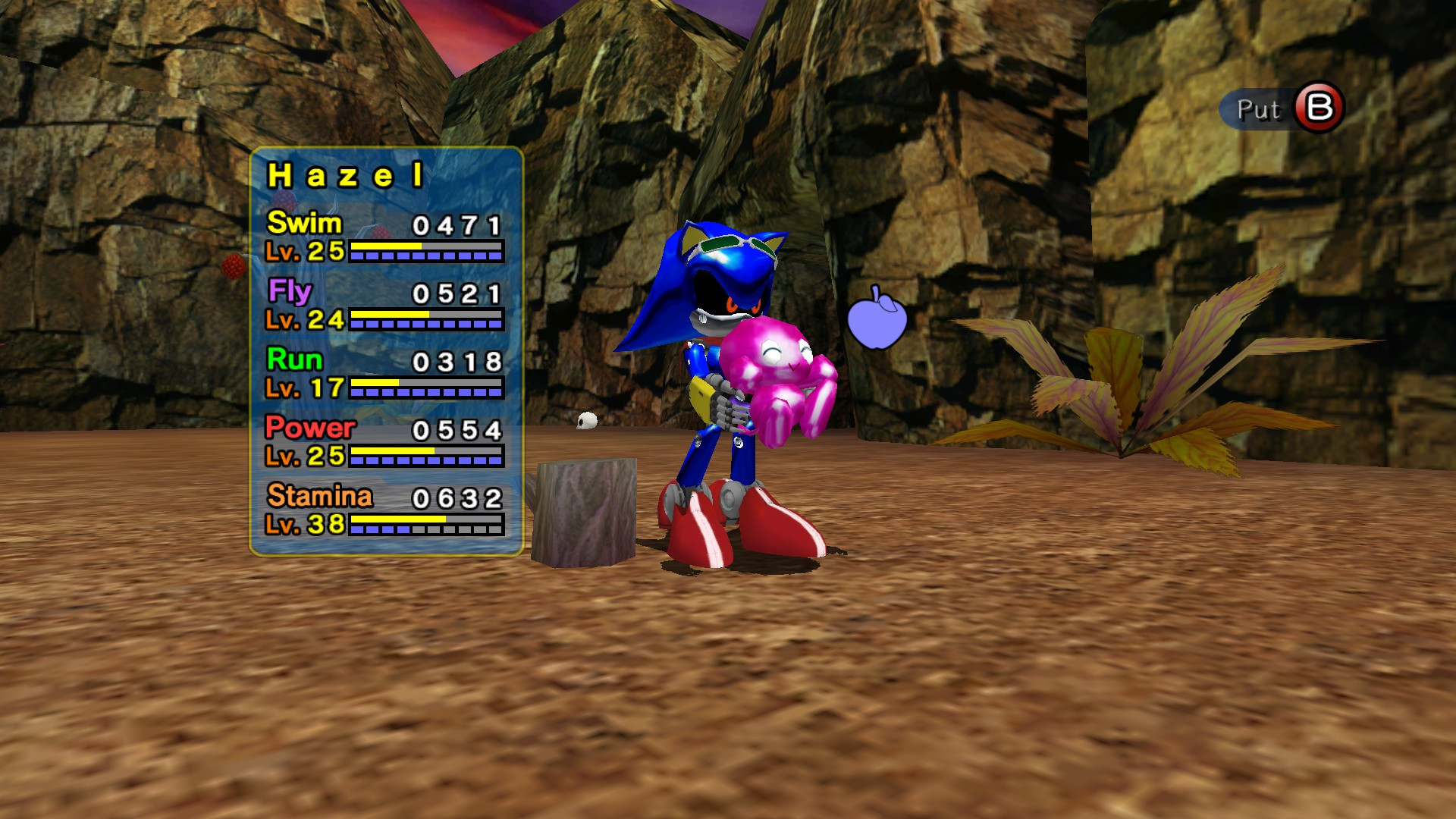Click the Stamina stat label
The image size is (1456, 819).
(x=318, y=498)
